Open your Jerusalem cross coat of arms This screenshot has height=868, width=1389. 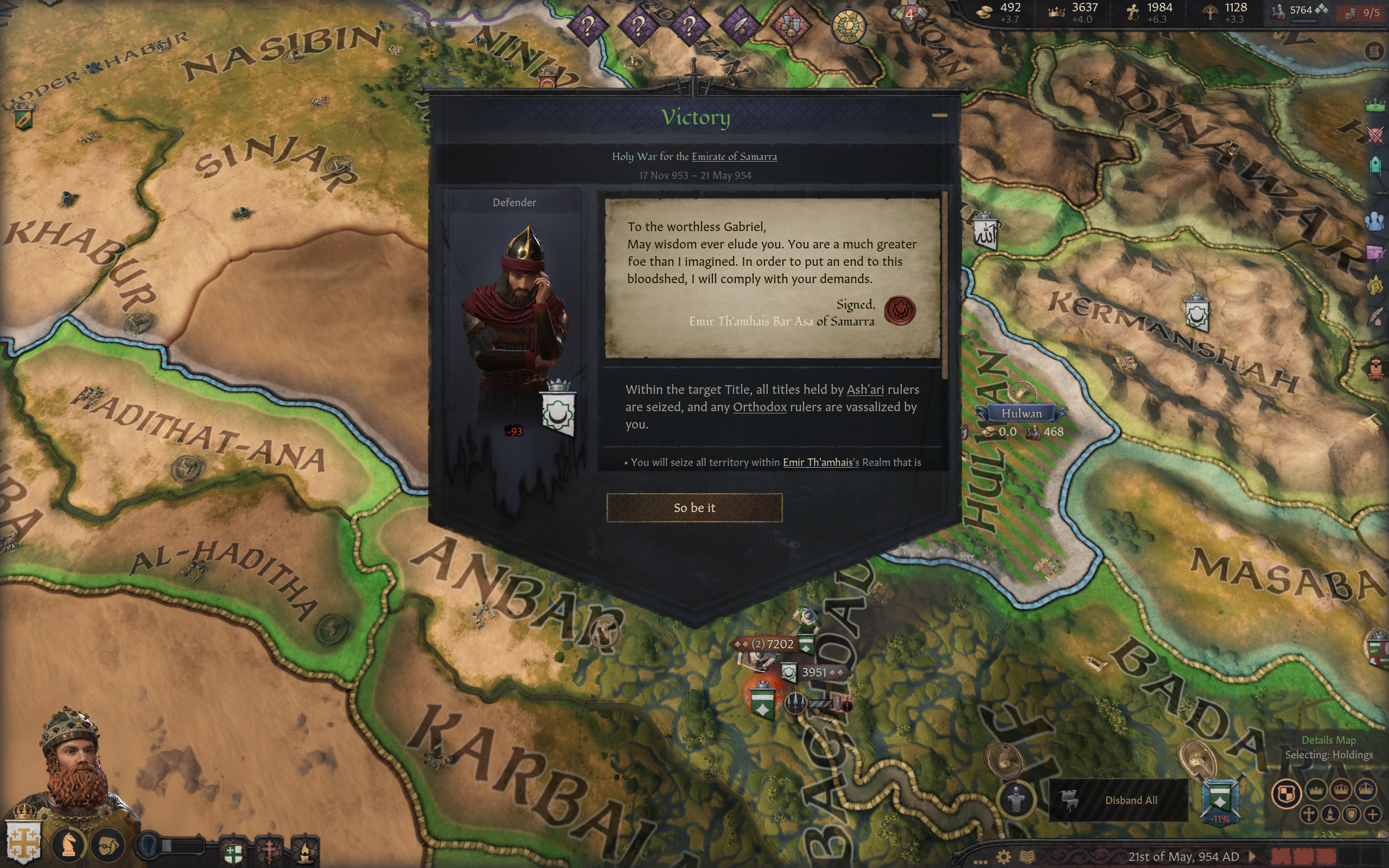23,842
